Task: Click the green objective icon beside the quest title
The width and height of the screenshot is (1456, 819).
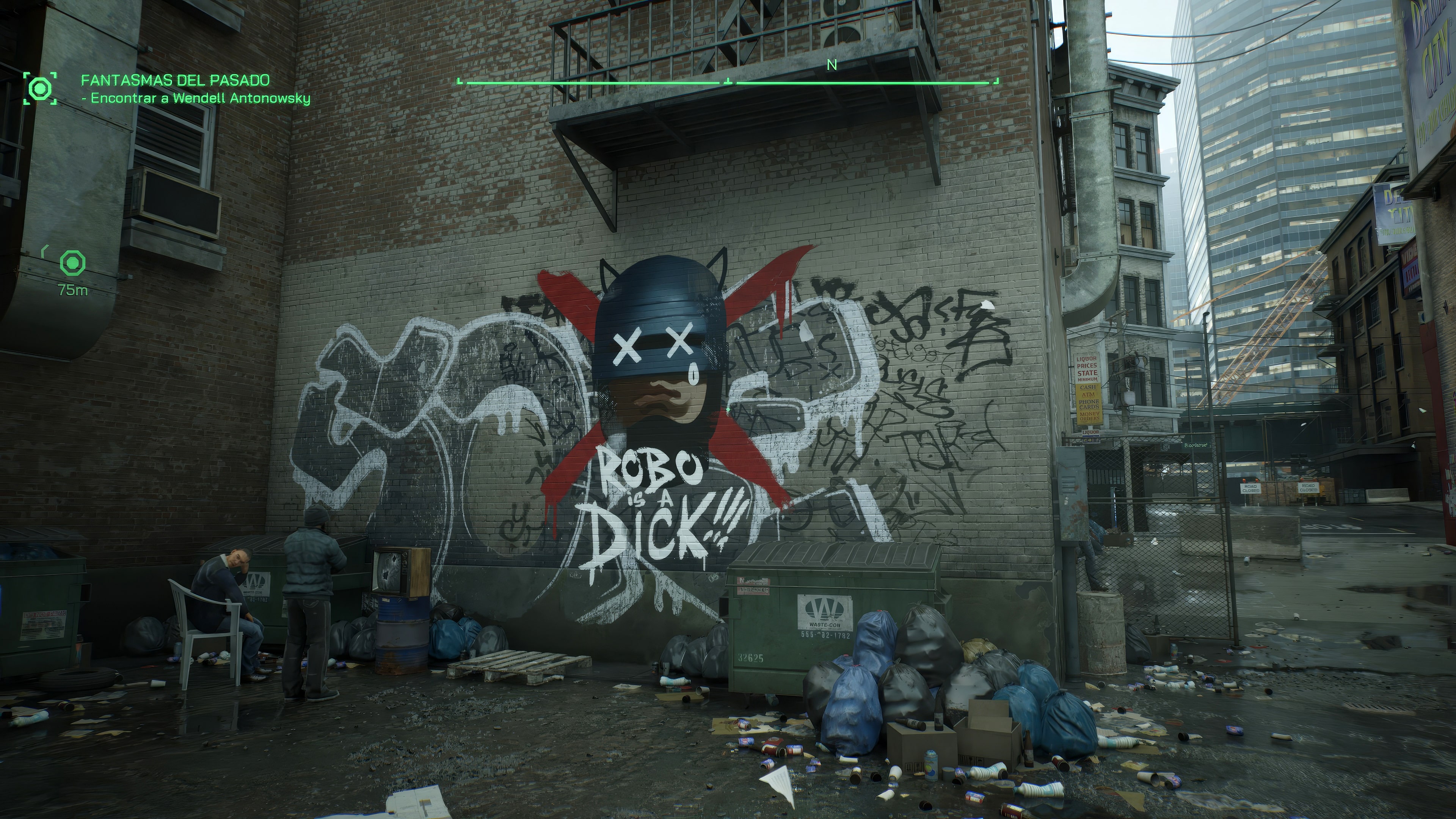Action: [40, 88]
